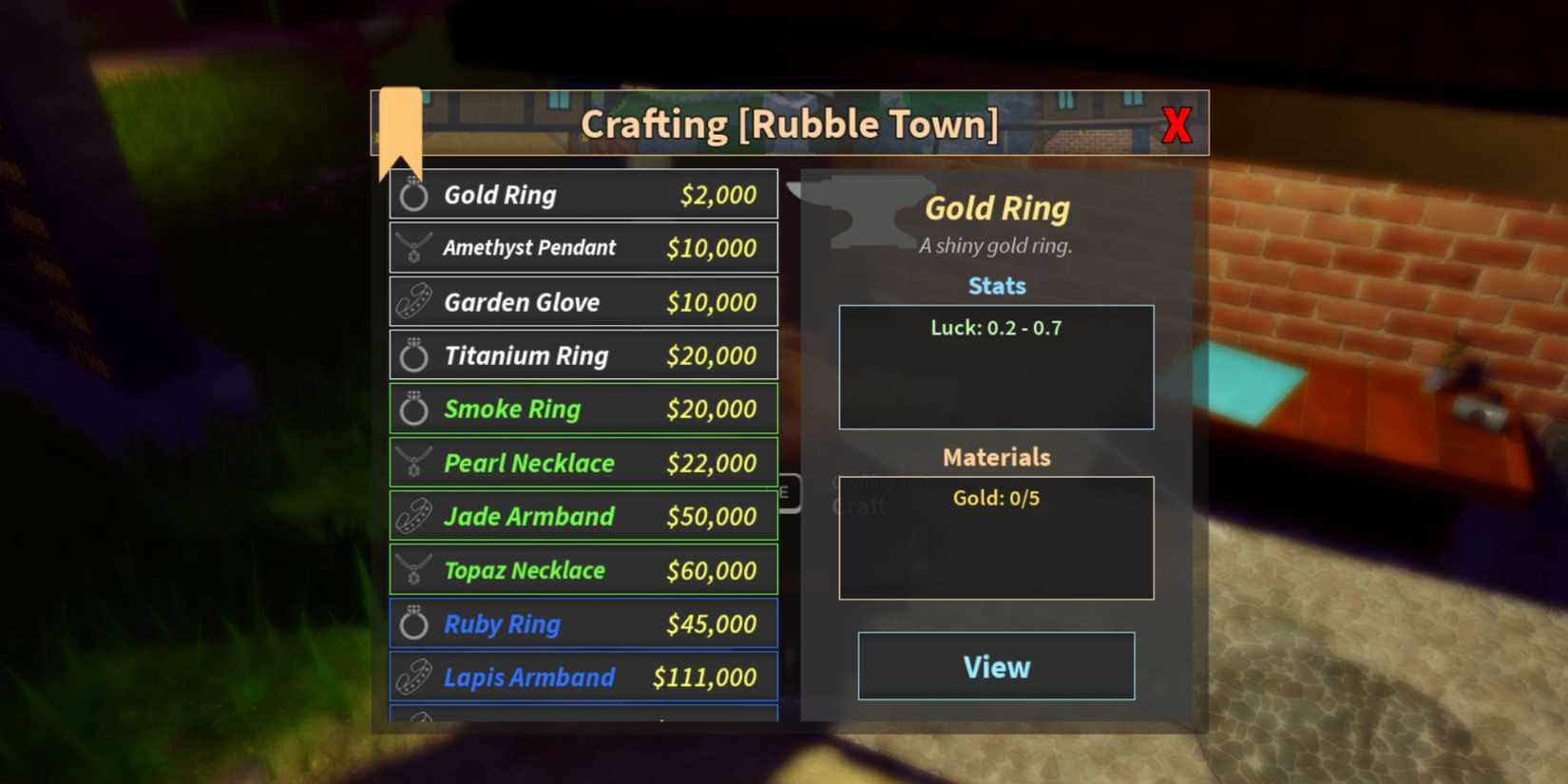Click the Jade Armband bracelet icon
The height and width of the screenshot is (784, 1568).
coord(413,516)
